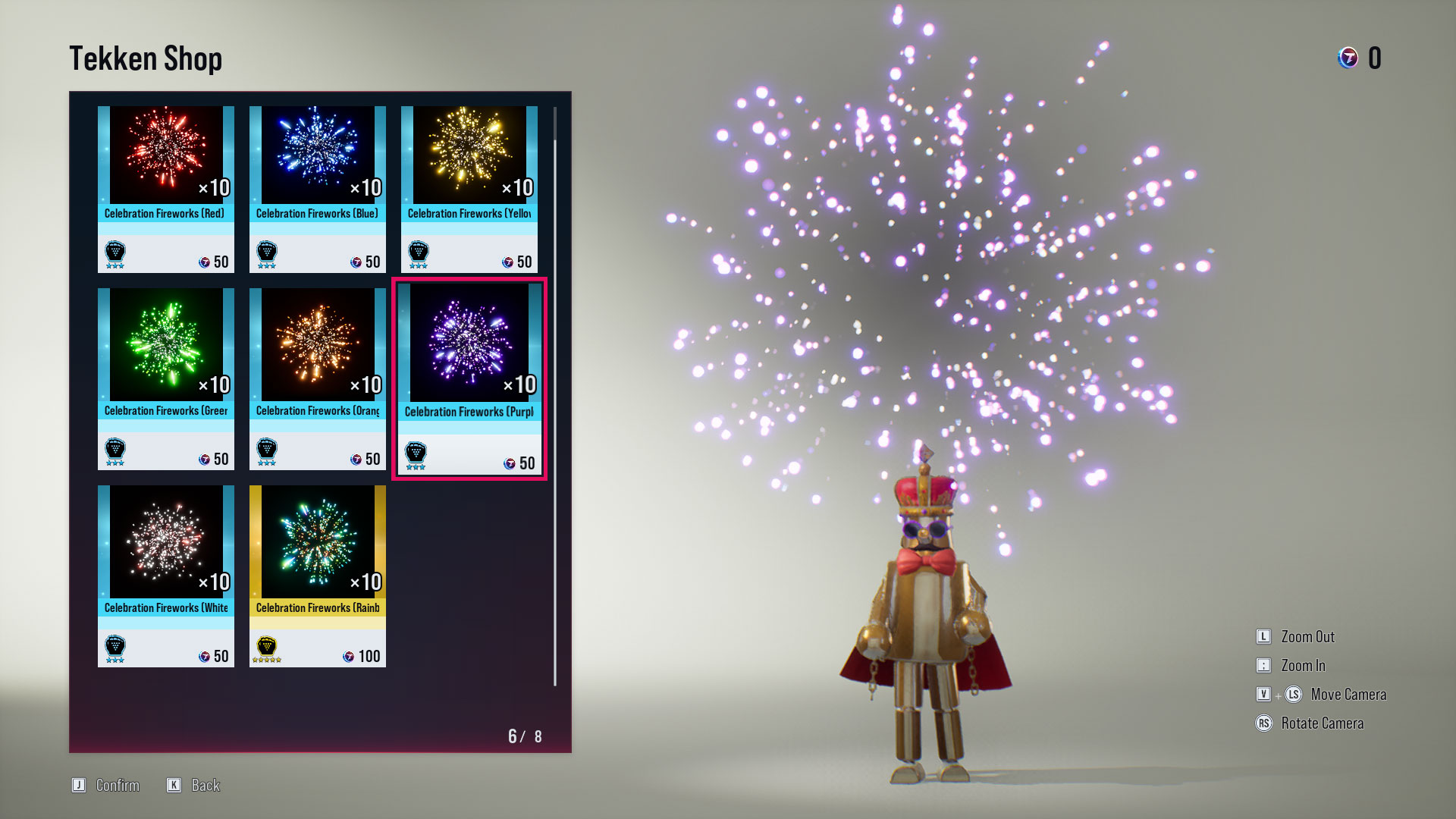The image size is (1456, 819).
Task: Click the coin balance icon at top right
Action: (1348, 57)
